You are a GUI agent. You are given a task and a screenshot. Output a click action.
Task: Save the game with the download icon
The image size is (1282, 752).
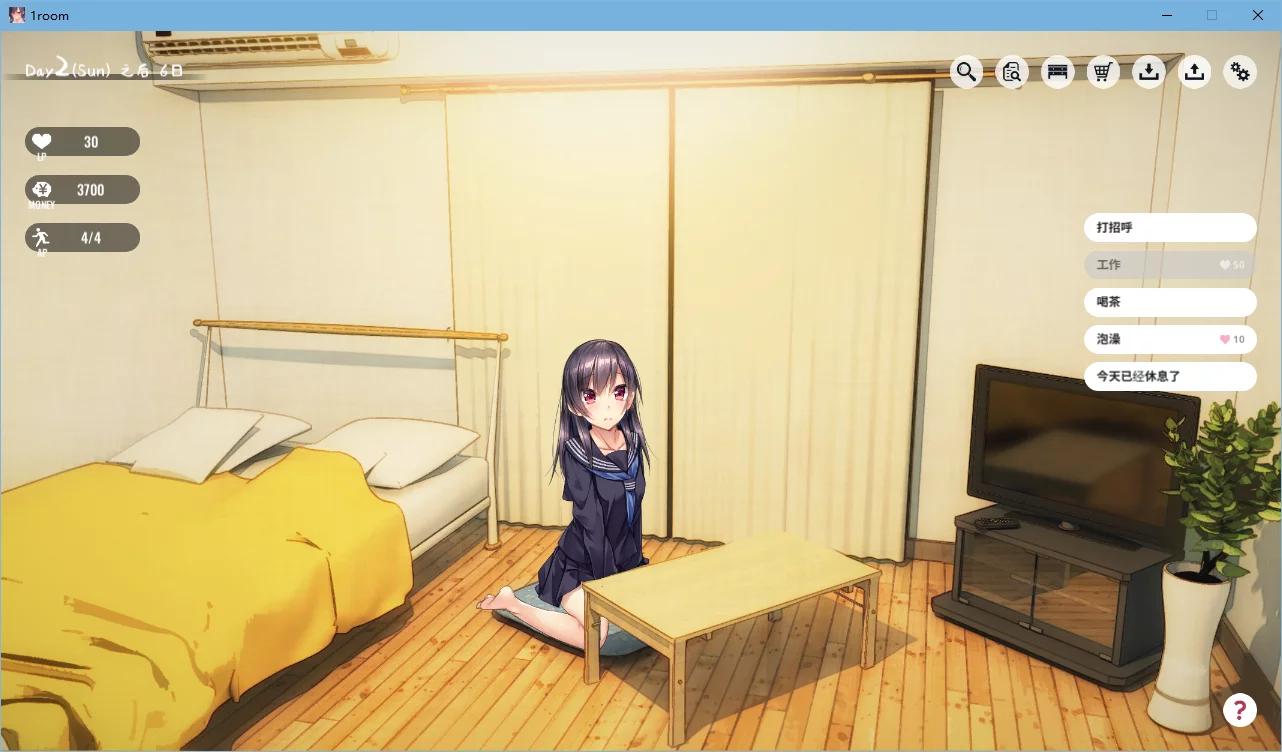1148,71
